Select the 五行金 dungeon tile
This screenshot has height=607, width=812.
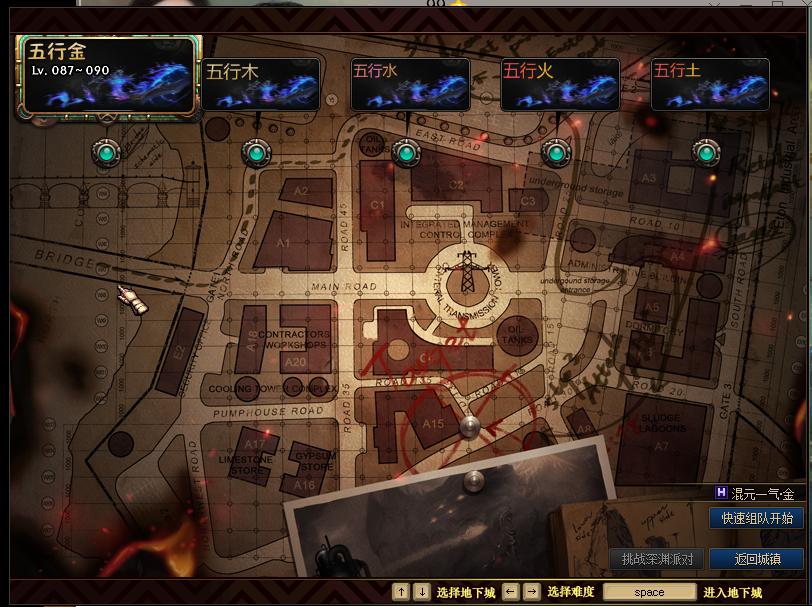tap(108, 77)
